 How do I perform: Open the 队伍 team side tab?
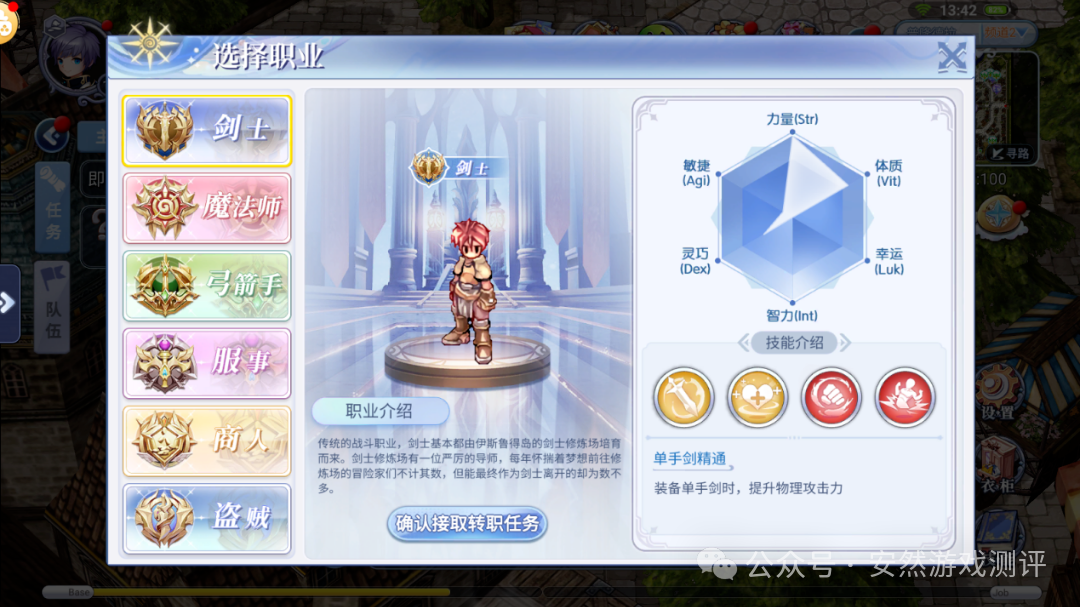click(53, 307)
